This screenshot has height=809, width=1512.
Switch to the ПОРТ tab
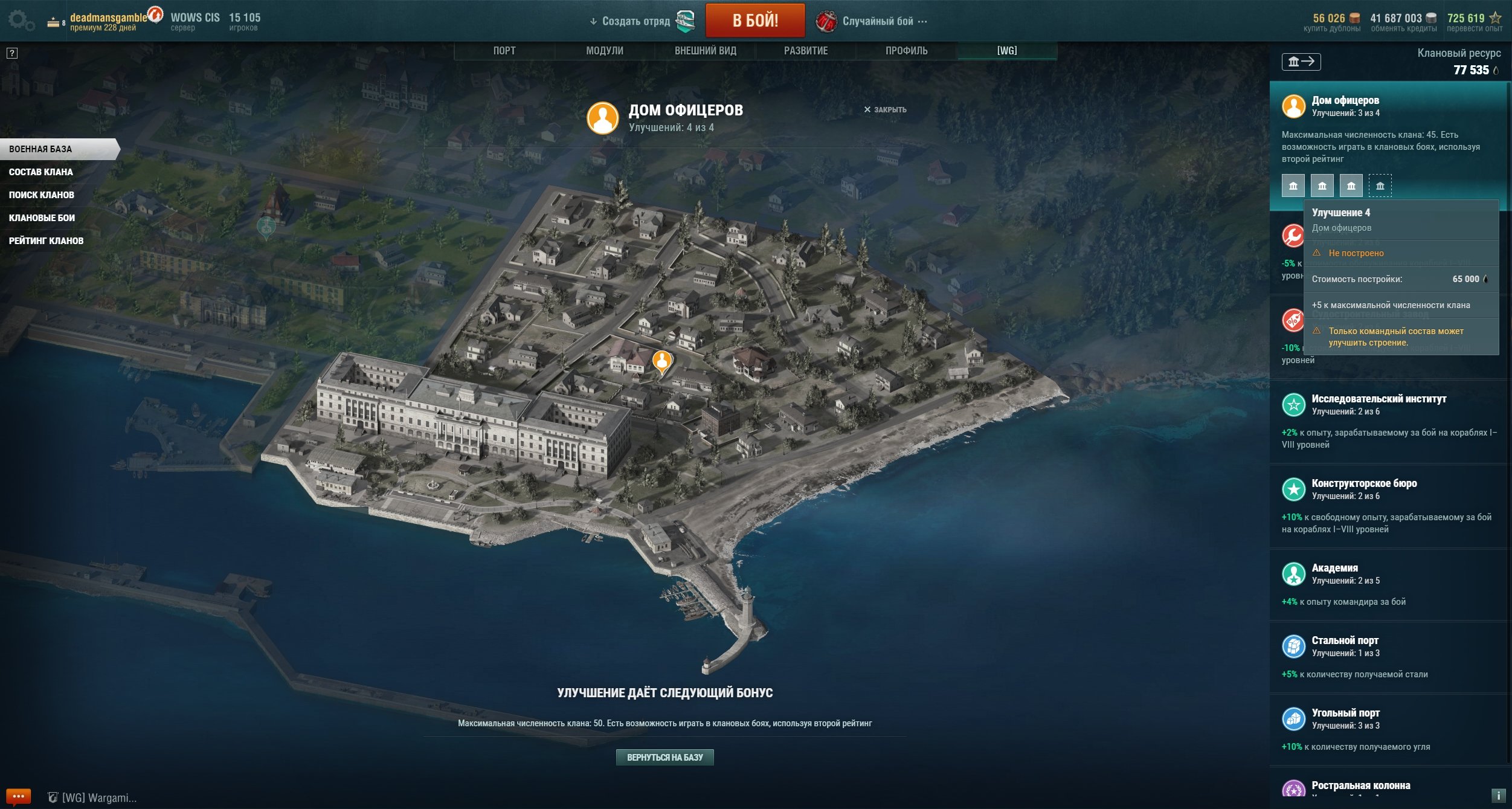pos(504,51)
